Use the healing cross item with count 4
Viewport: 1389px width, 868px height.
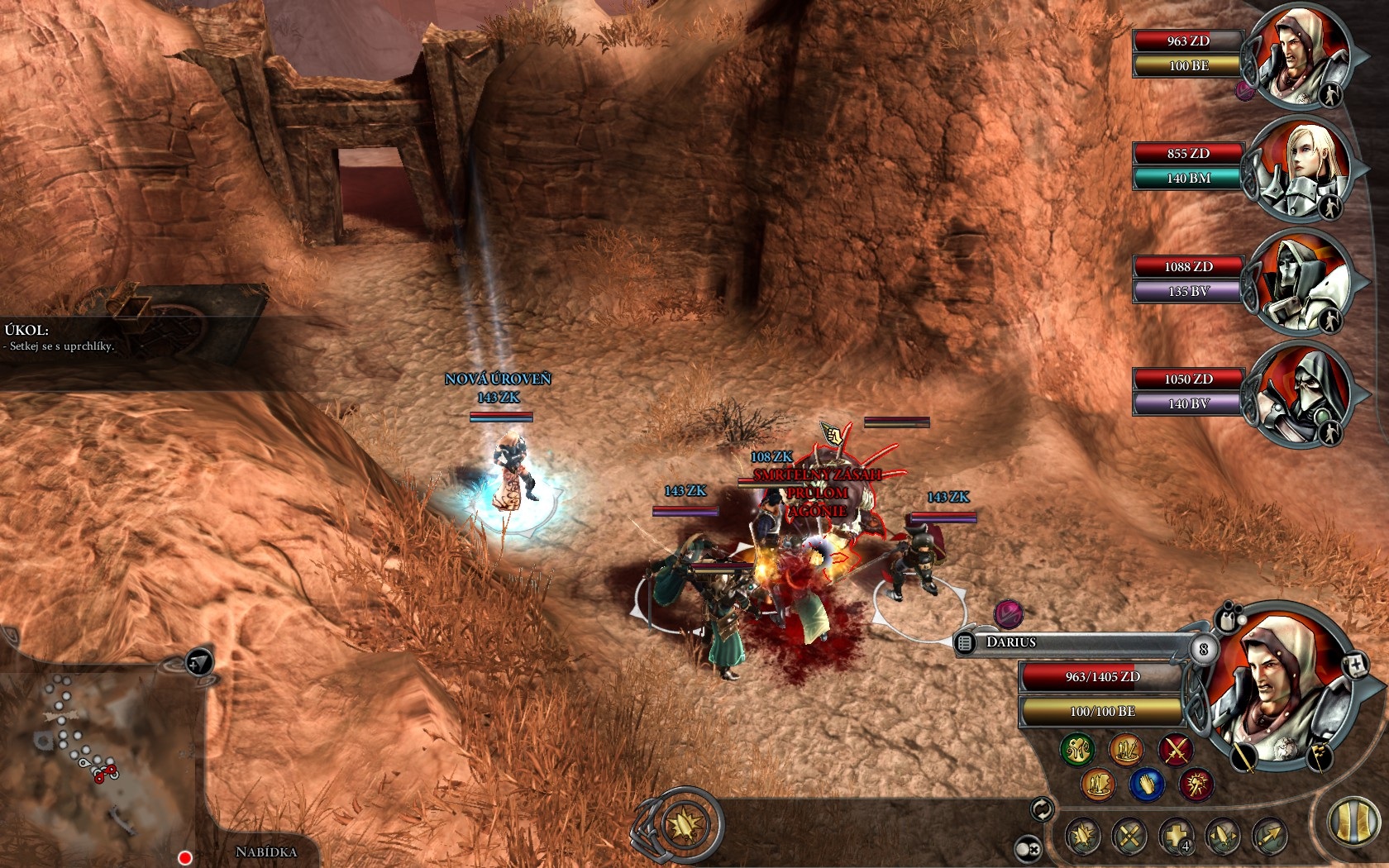(x=1177, y=837)
